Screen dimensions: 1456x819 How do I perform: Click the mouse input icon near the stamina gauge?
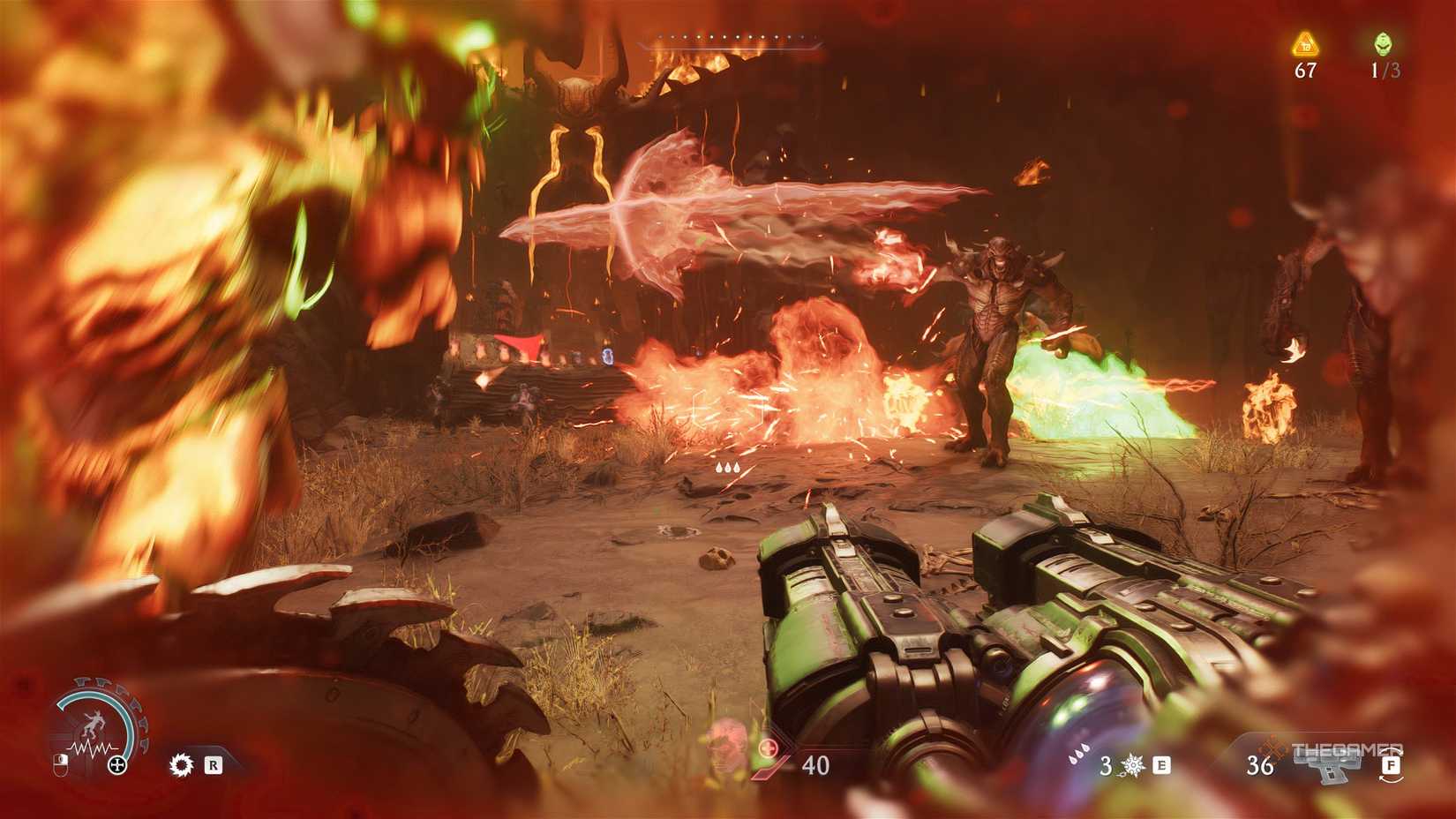click(61, 764)
